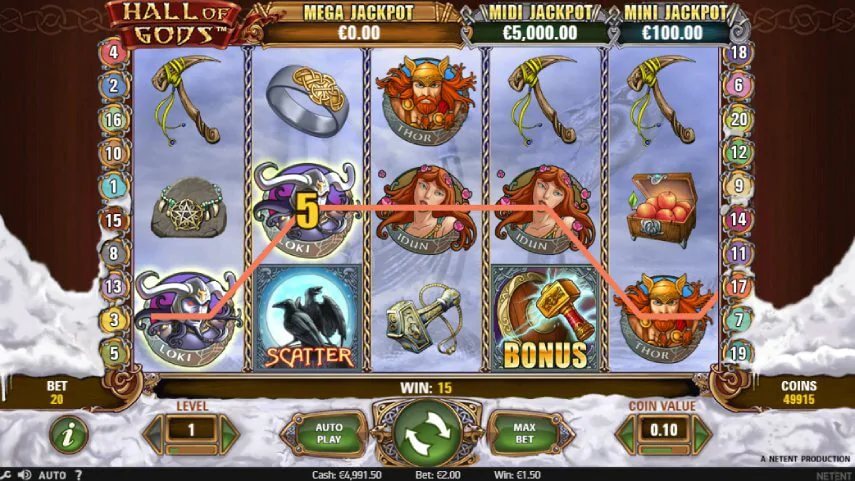Open help with the question mark icon

click(78, 474)
